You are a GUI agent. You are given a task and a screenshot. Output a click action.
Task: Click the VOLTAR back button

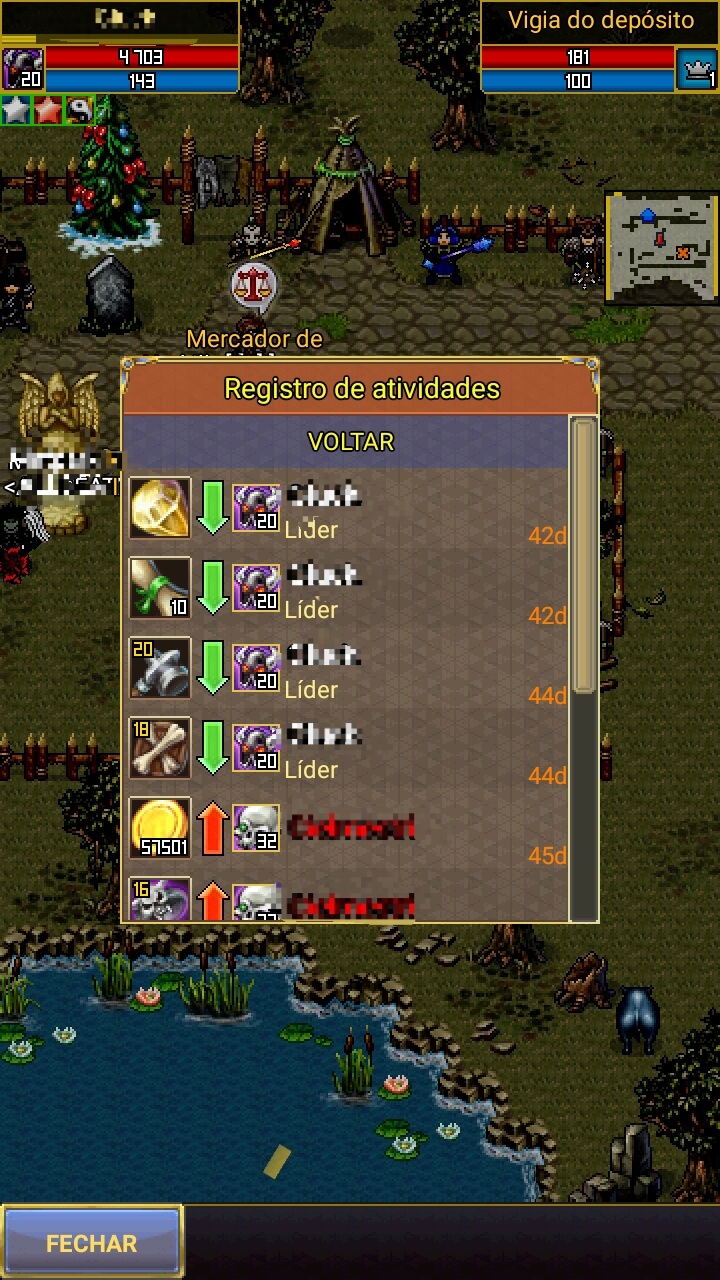point(350,442)
